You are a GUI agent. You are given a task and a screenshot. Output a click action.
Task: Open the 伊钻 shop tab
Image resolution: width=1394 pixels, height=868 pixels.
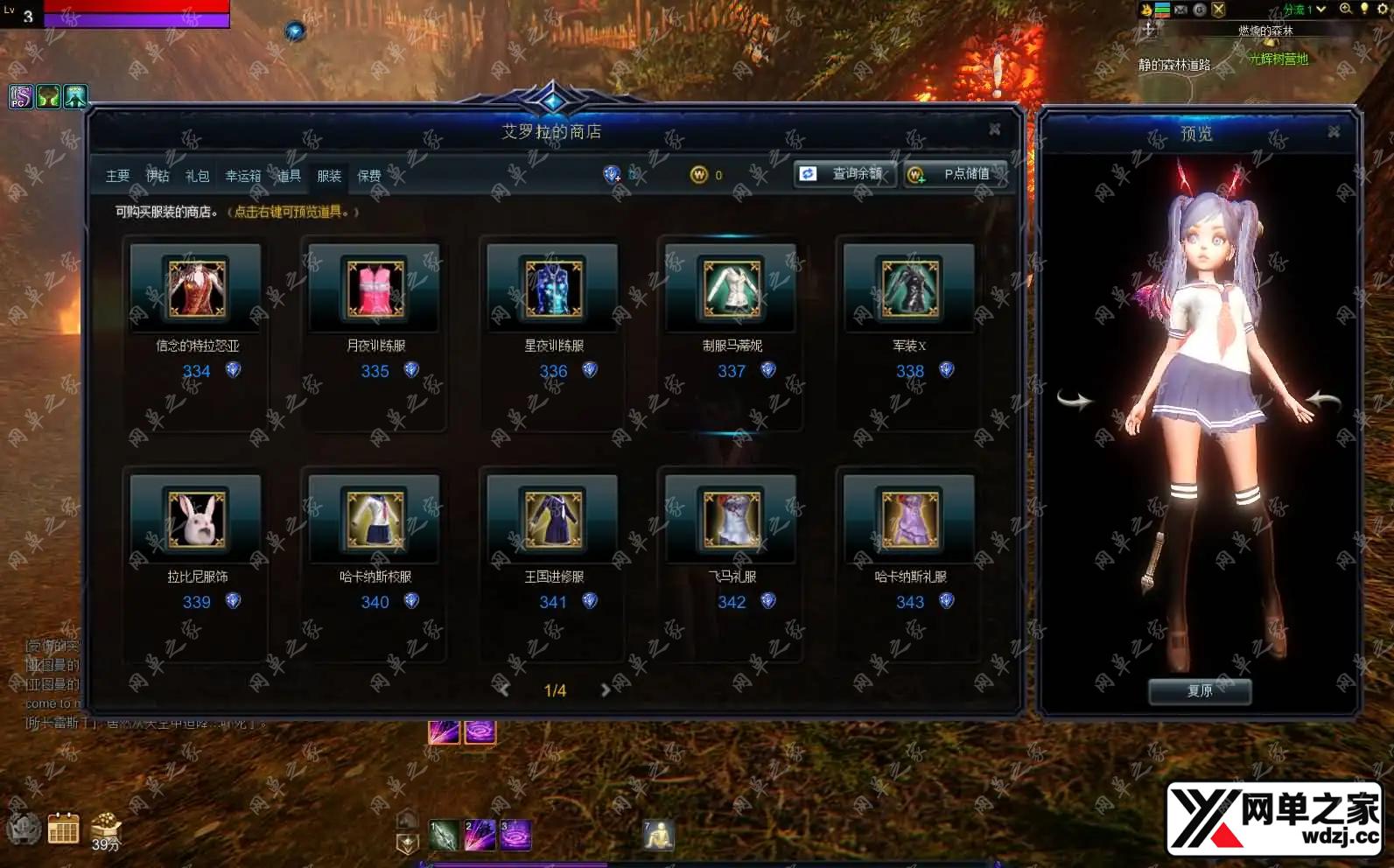pos(158,176)
